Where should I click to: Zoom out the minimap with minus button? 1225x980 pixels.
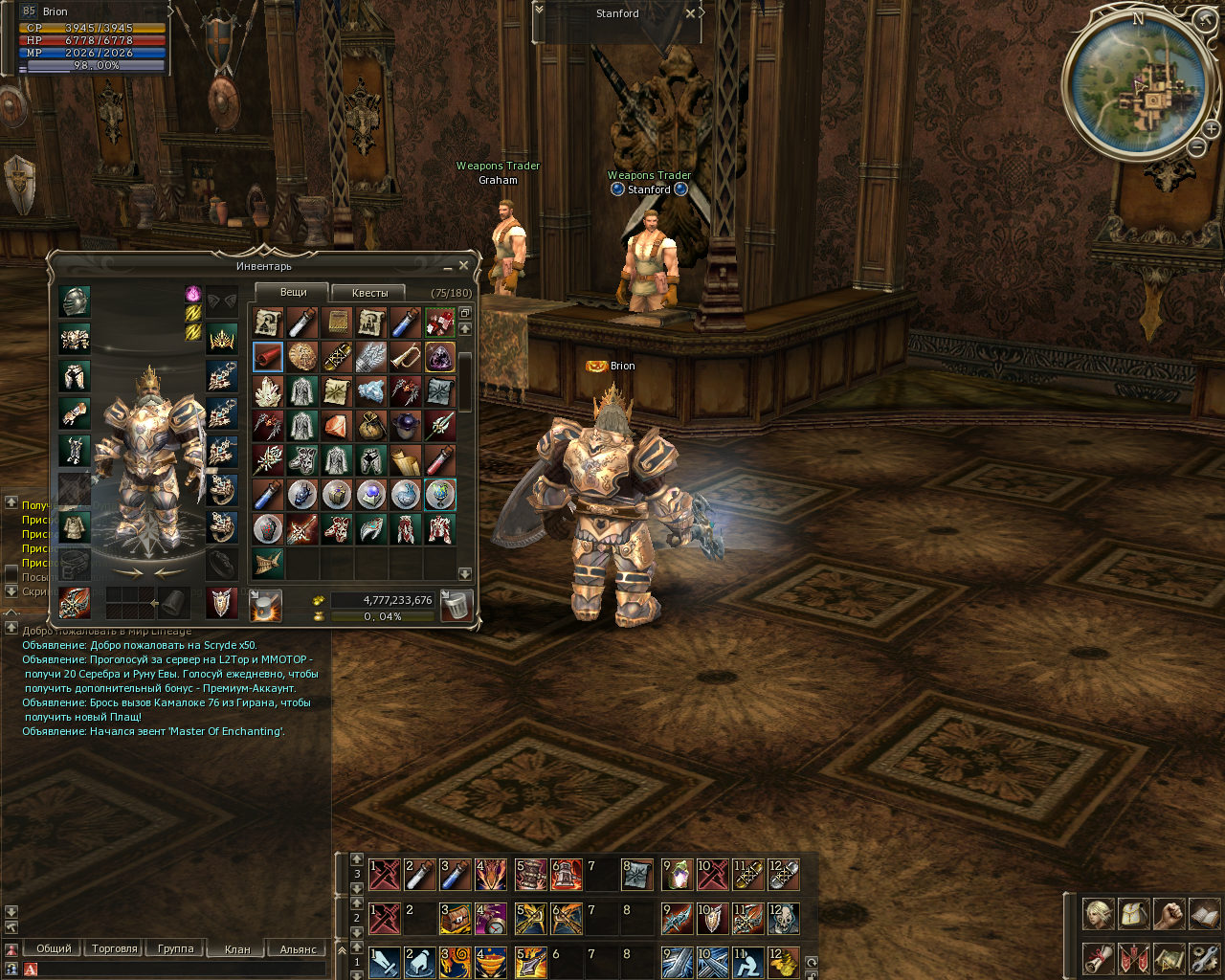click(1197, 147)
